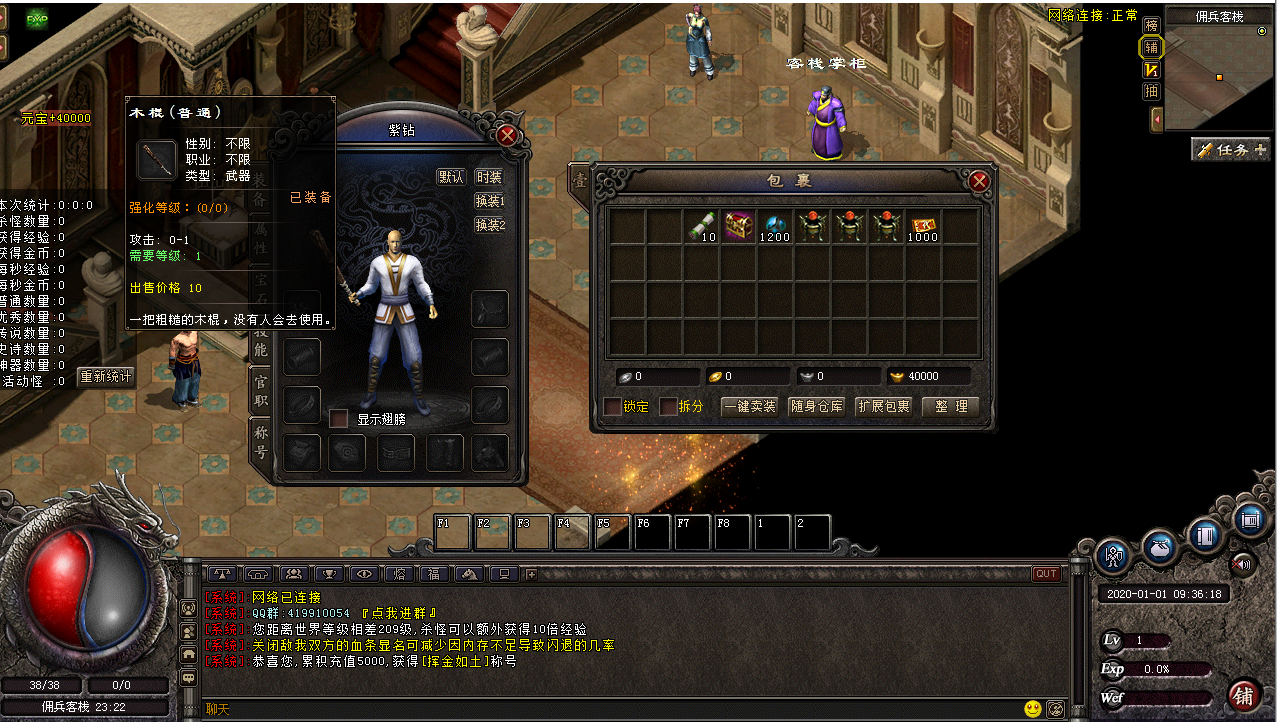Expand the bag with 扩展包裹
This screenshot has height=722, width=1277.
click(x=884, y=407)
